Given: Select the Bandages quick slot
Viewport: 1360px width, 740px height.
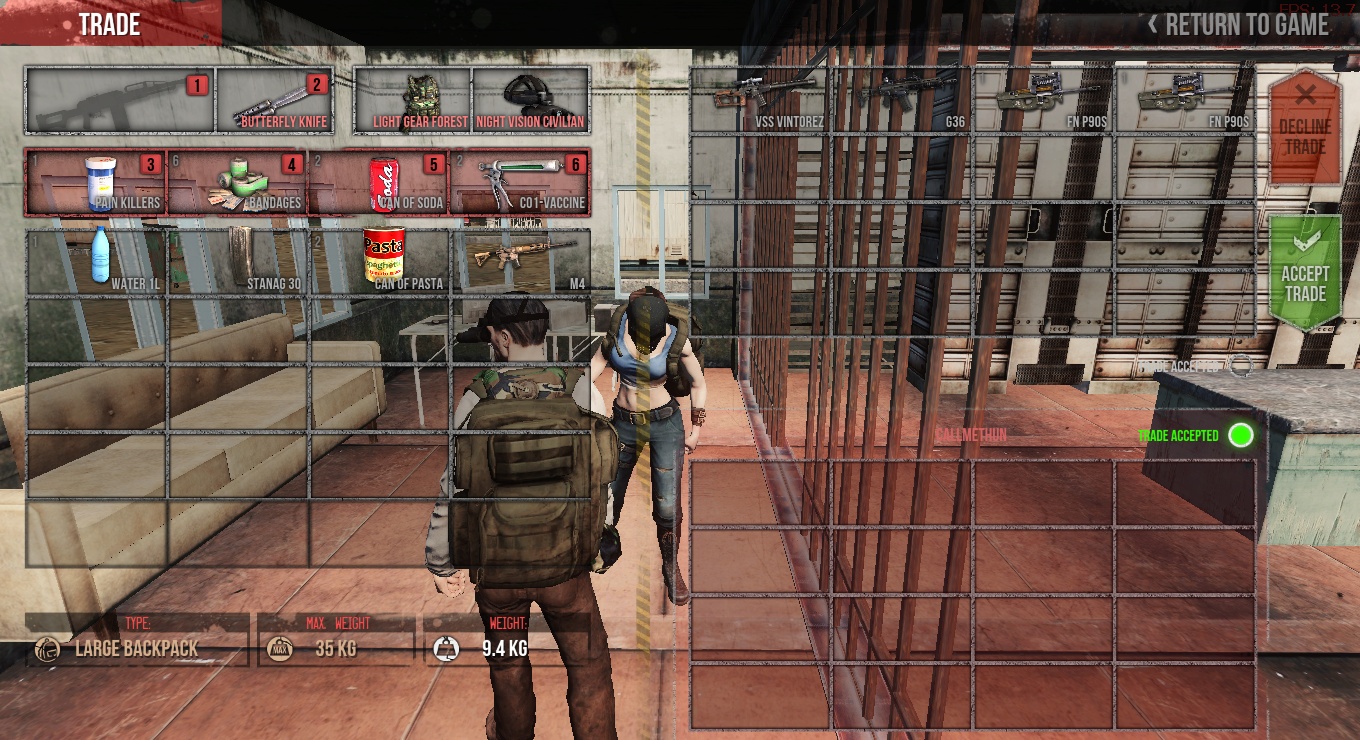Looking at the screenshot, I should click(238, 182).
